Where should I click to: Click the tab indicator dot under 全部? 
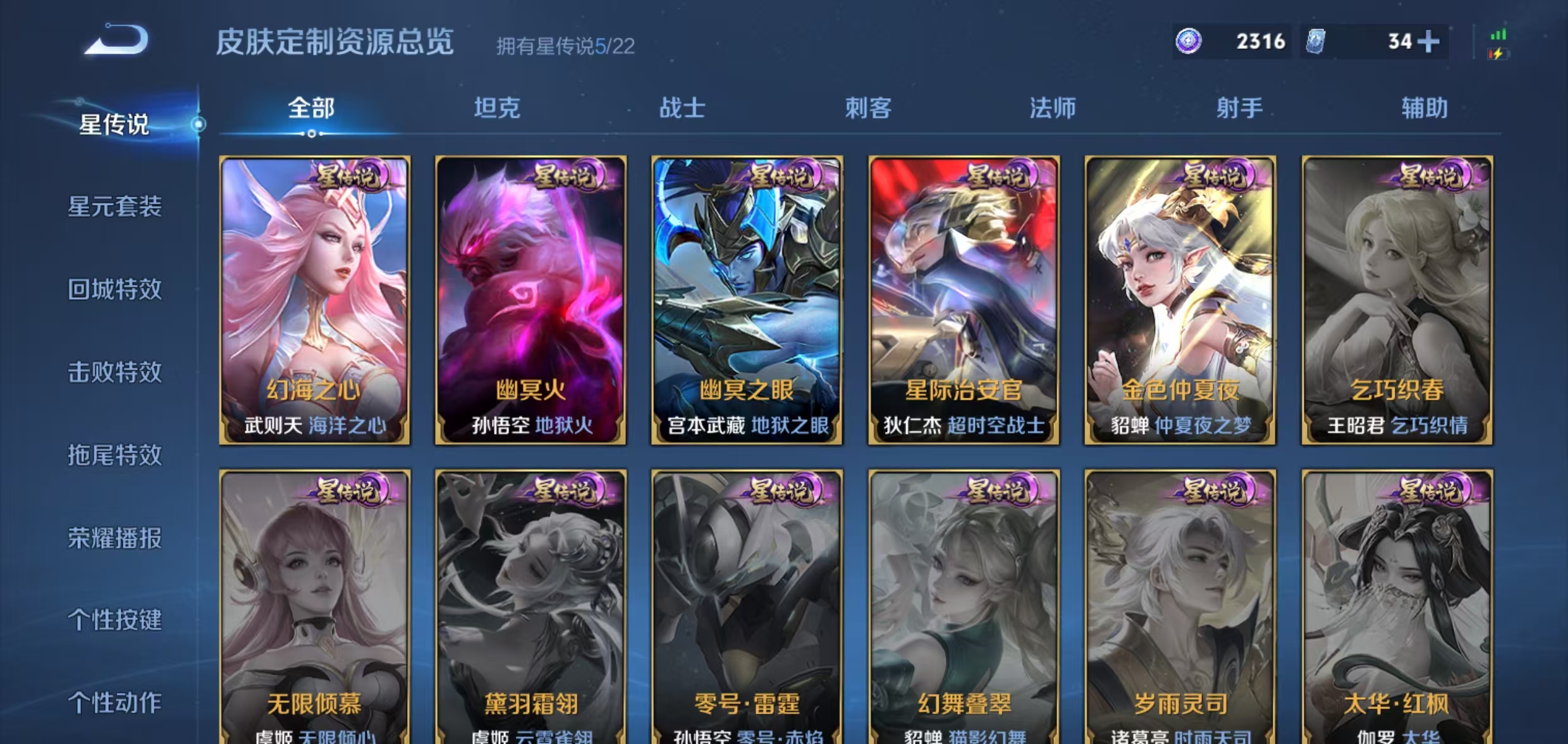click(x=312, y=134)
